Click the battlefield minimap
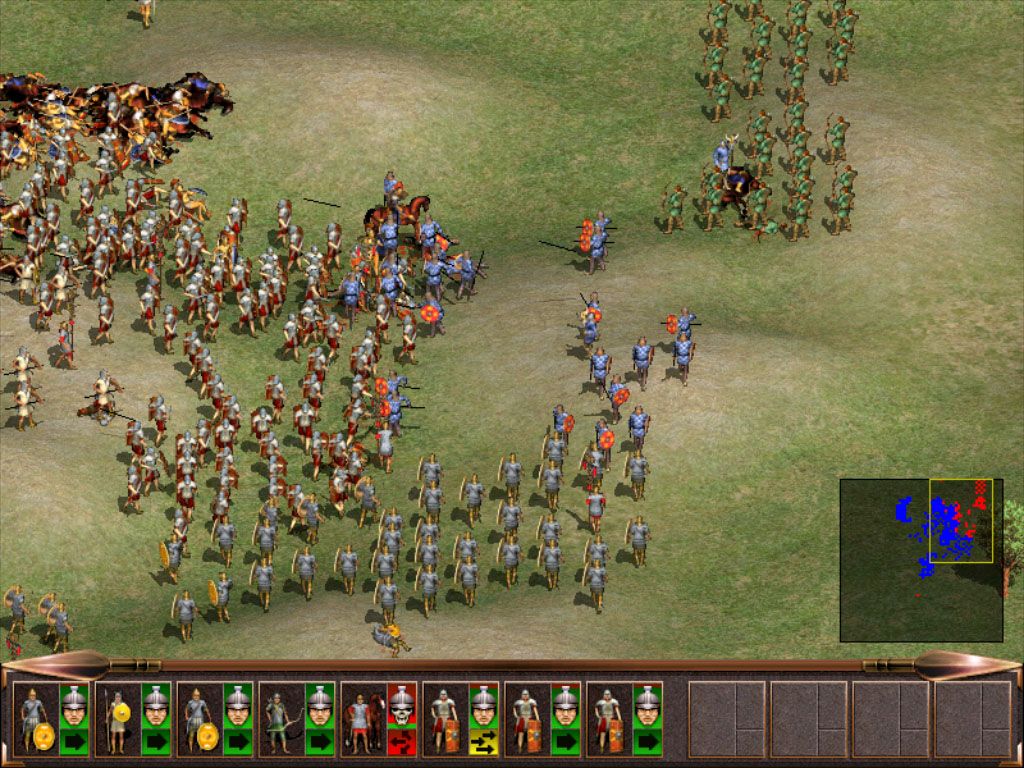Screen dimensions: 1024x768 (920, 559)
